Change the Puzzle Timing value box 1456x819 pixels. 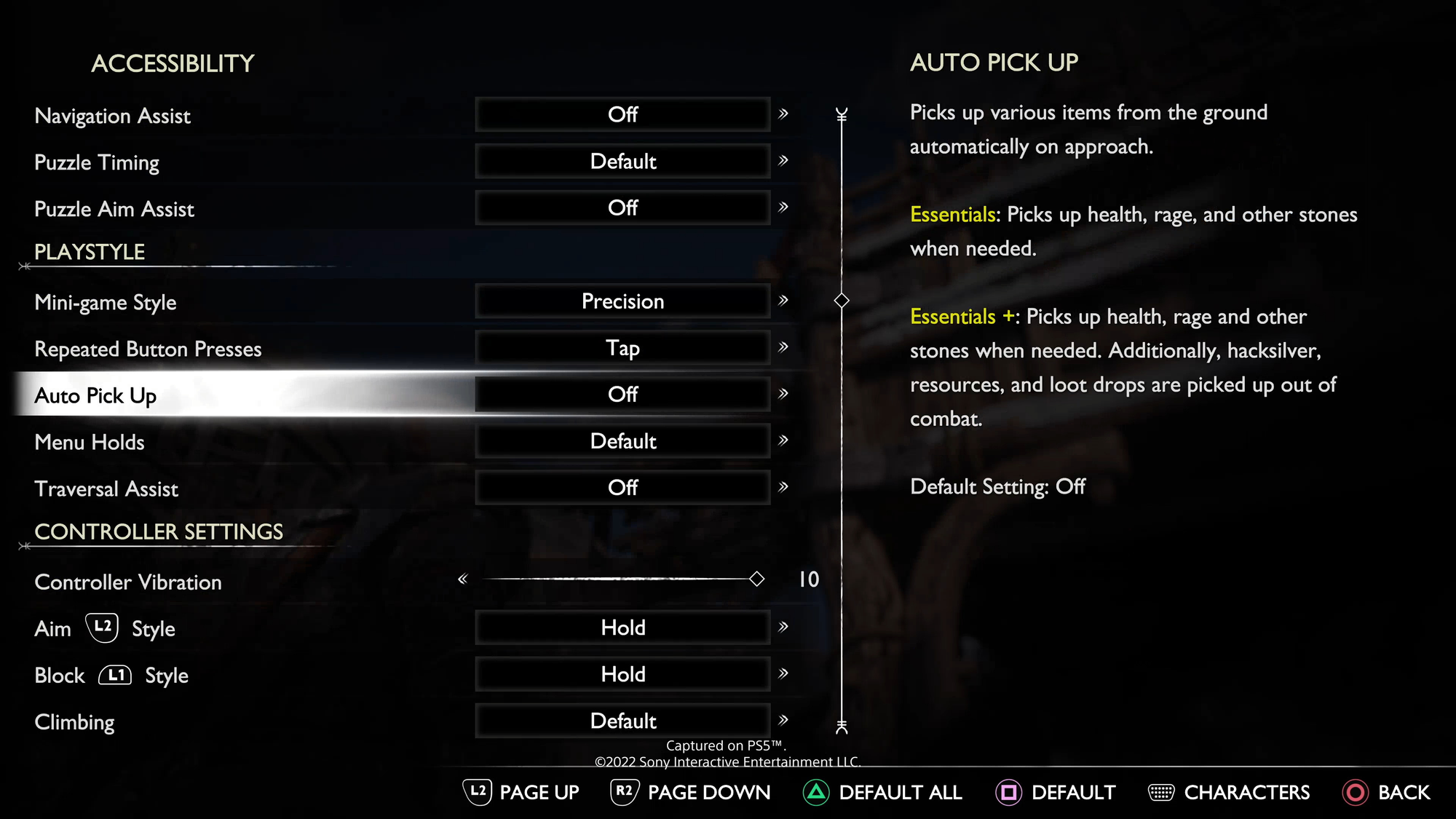(x=622, y=162)
